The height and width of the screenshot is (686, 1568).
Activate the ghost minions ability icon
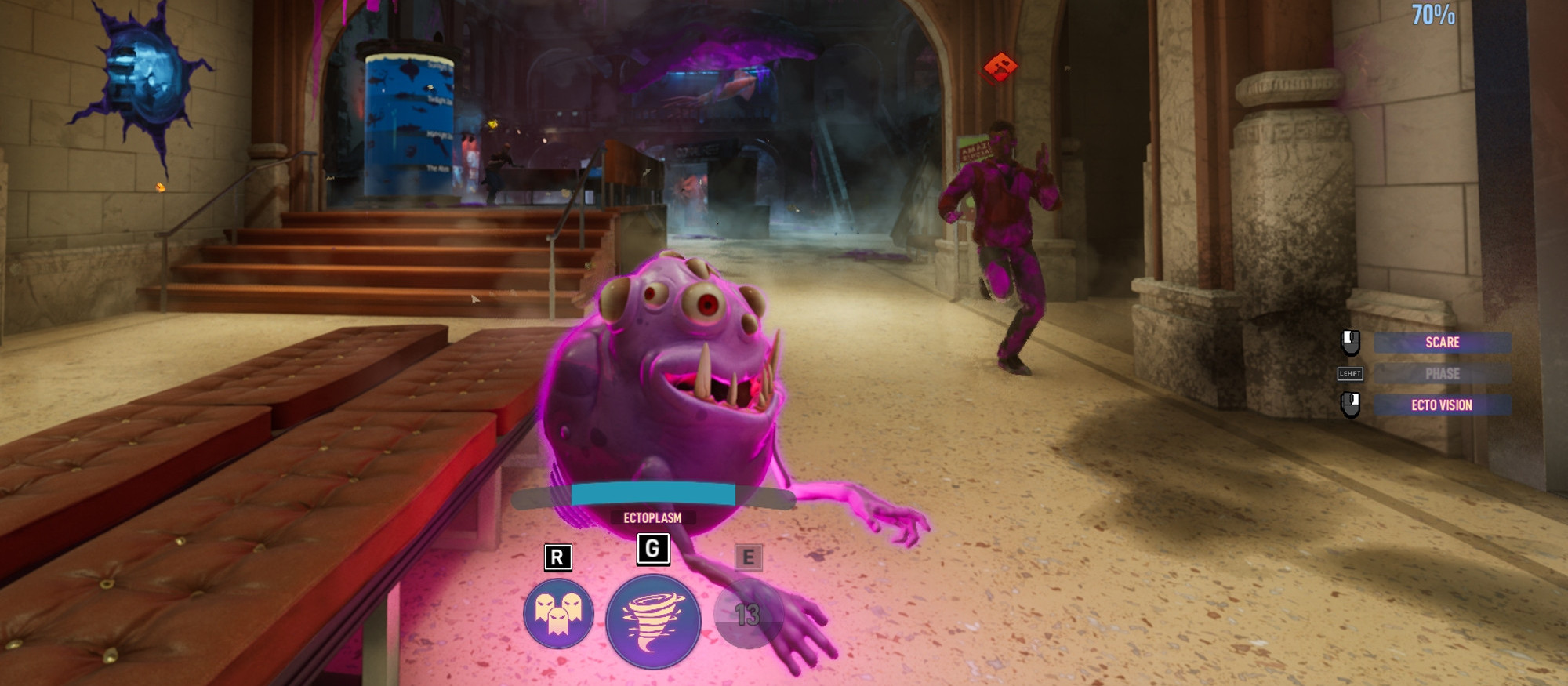tap(558, 614)
